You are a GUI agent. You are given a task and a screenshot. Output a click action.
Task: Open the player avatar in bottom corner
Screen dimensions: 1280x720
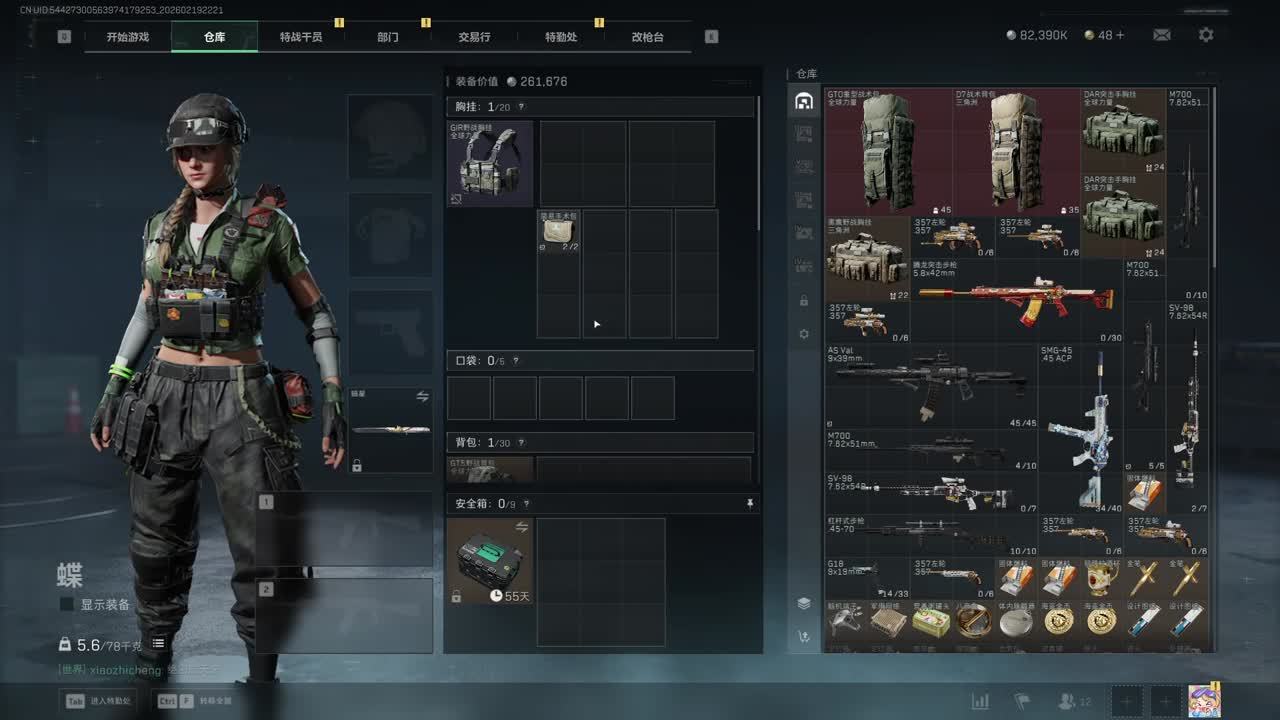[x=1203, y=701]
